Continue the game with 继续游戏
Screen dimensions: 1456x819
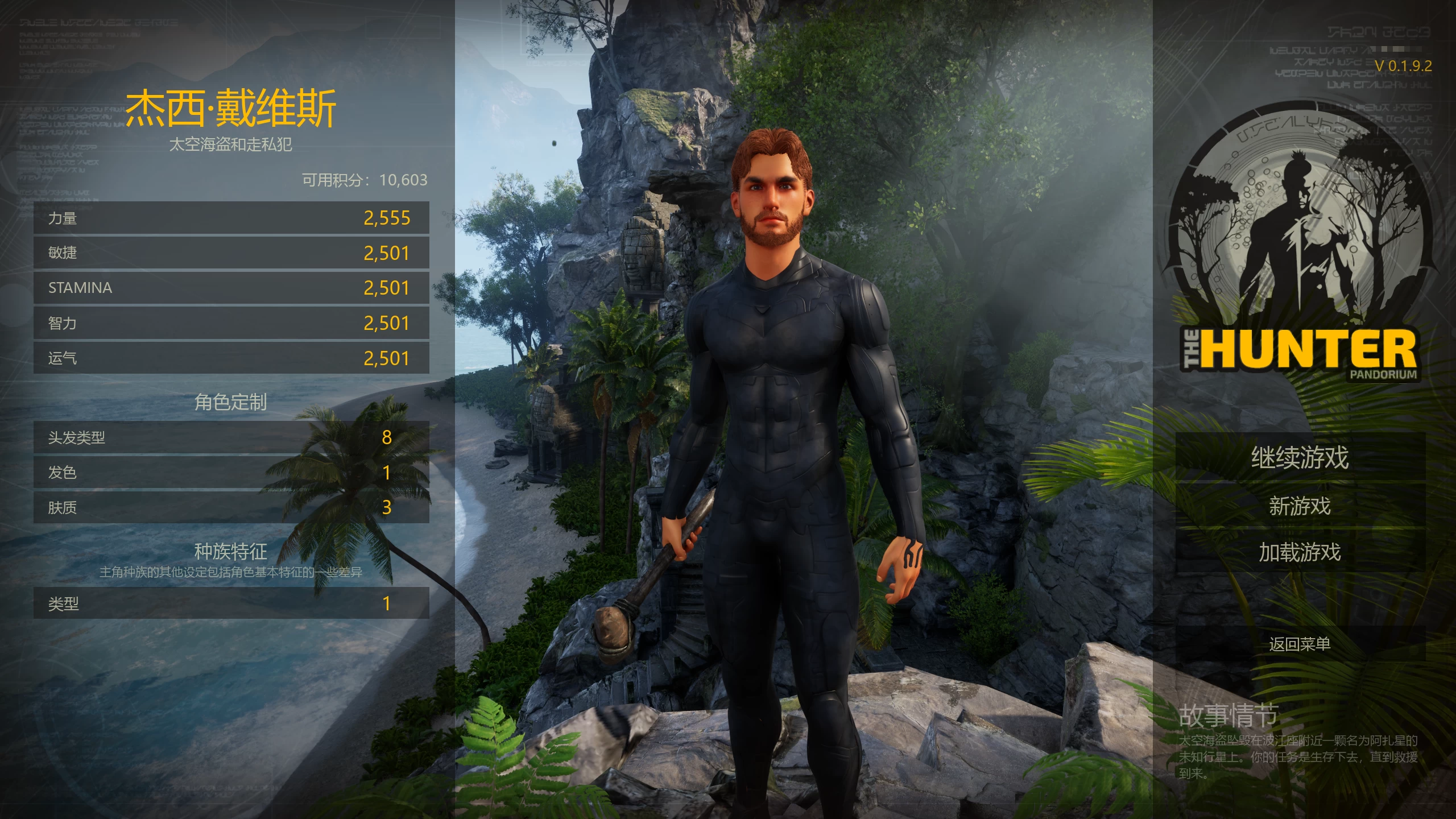tap(1300, 458)
